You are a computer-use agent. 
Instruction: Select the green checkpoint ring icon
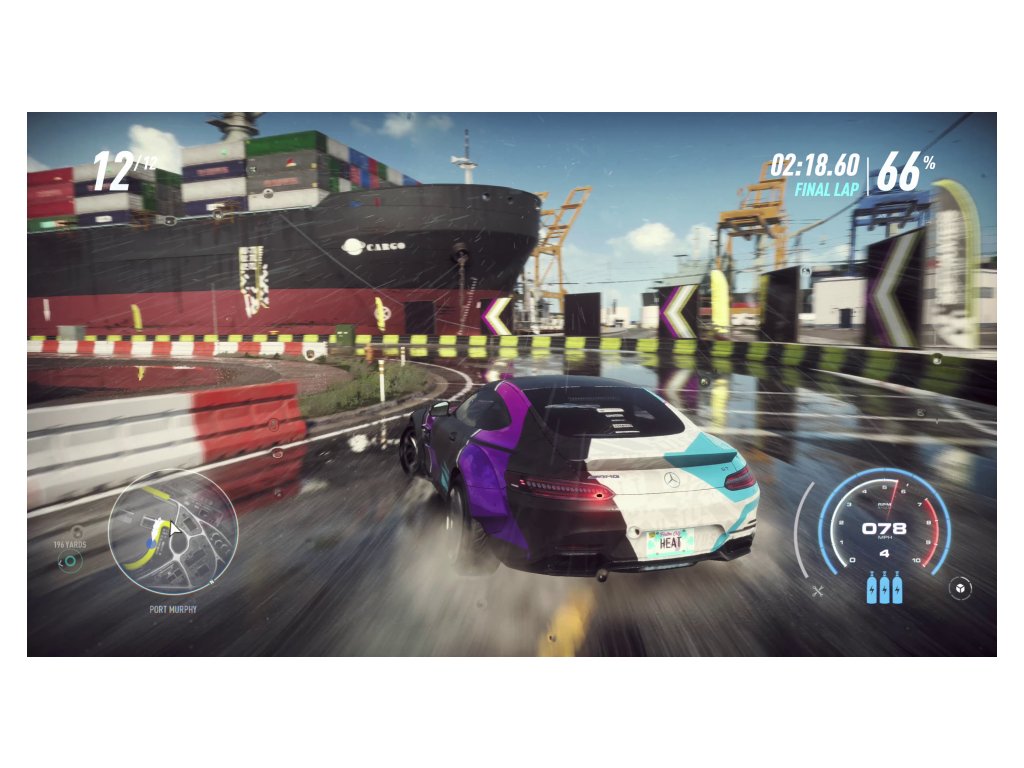click(69, 562)
